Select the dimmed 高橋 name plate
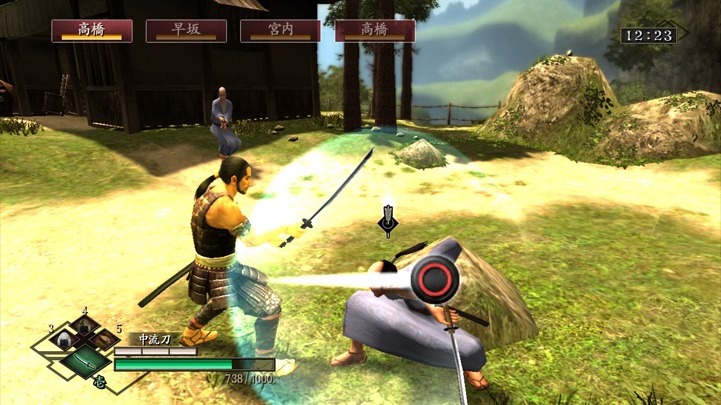721x405 pixels. click(x=375, y=30)
